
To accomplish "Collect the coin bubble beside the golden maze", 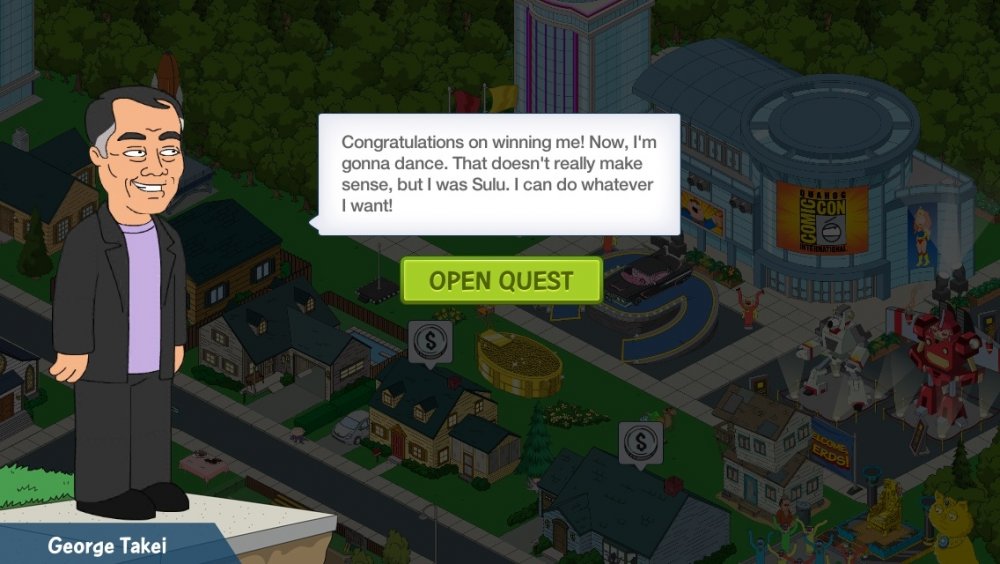I will pos(430,341).
